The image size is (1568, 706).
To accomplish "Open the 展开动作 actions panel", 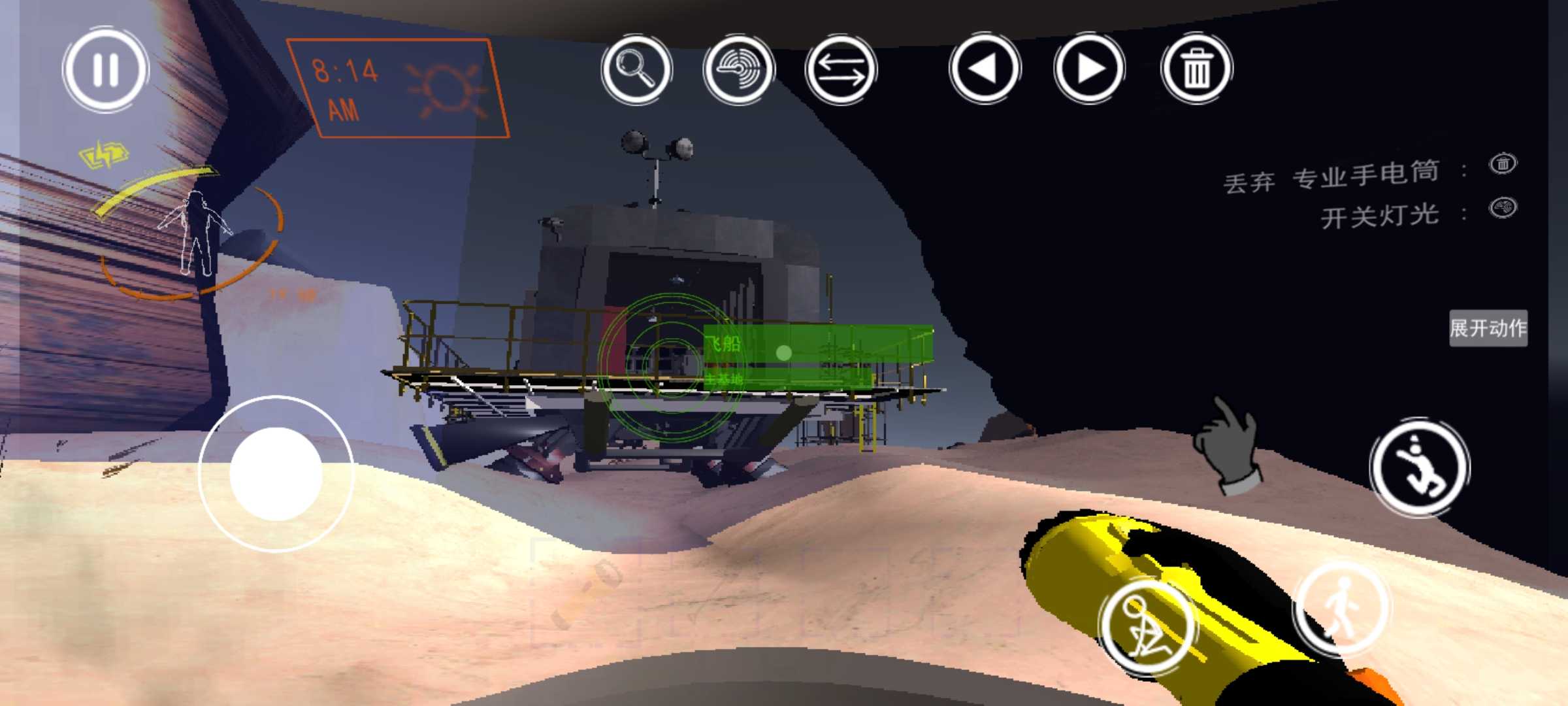I will pos(1488,328).
